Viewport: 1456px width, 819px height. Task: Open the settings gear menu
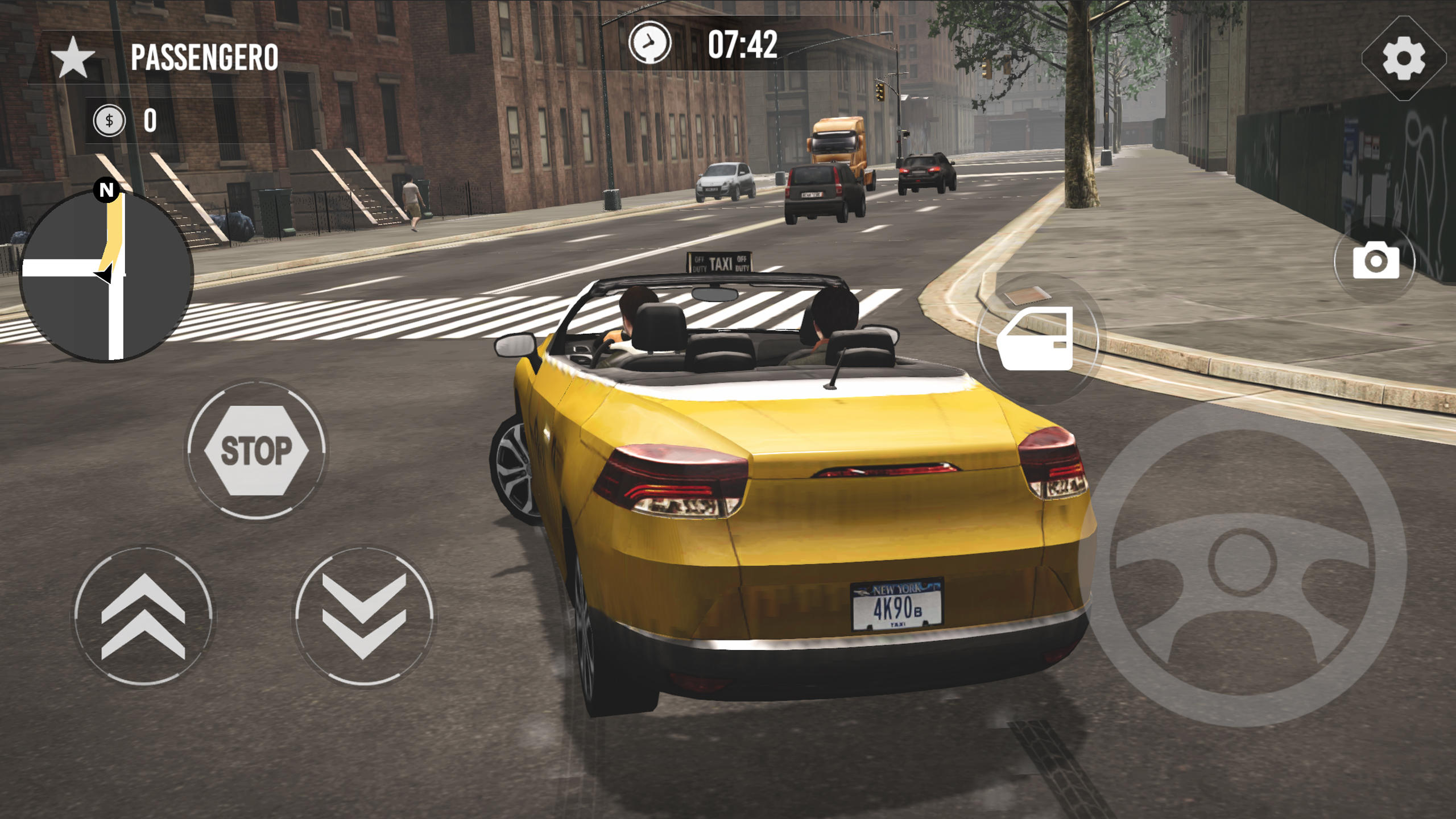[1404, 58]
